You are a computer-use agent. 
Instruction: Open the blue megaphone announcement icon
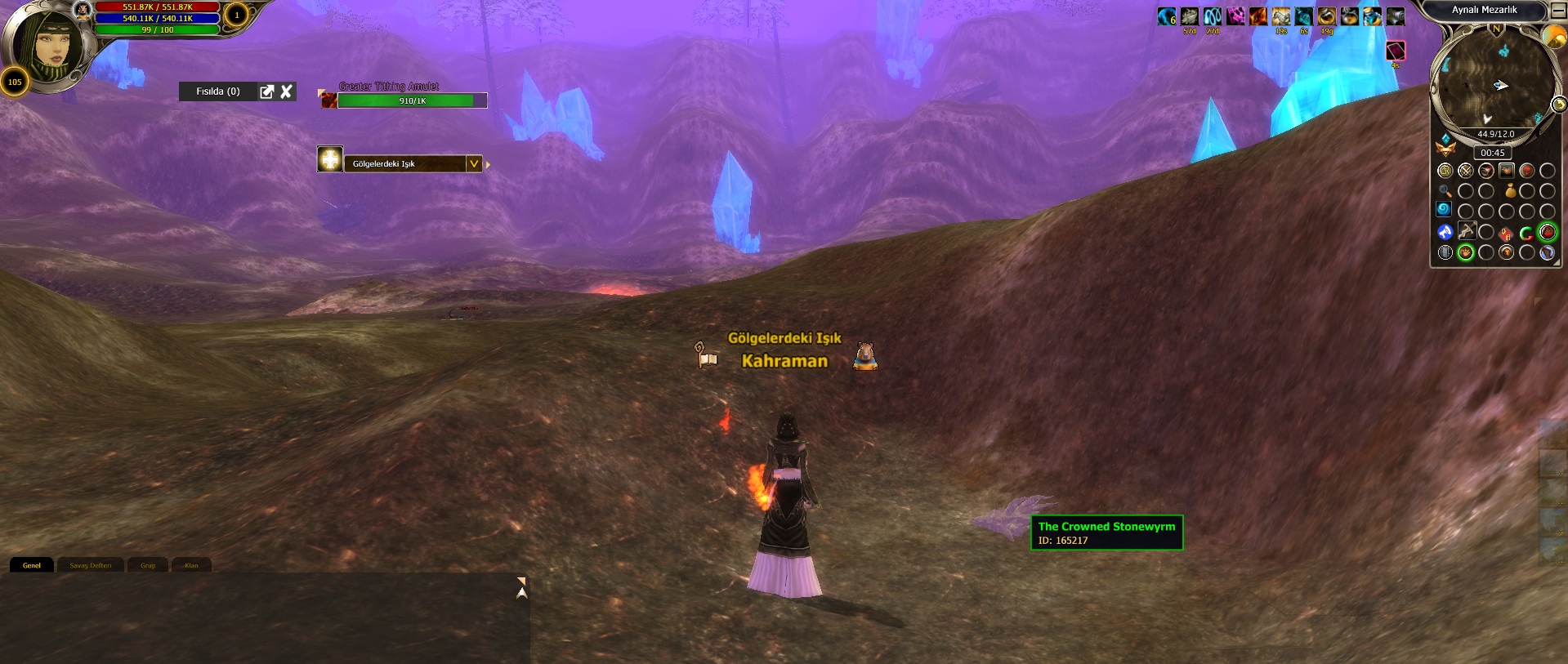point(1445,232)
